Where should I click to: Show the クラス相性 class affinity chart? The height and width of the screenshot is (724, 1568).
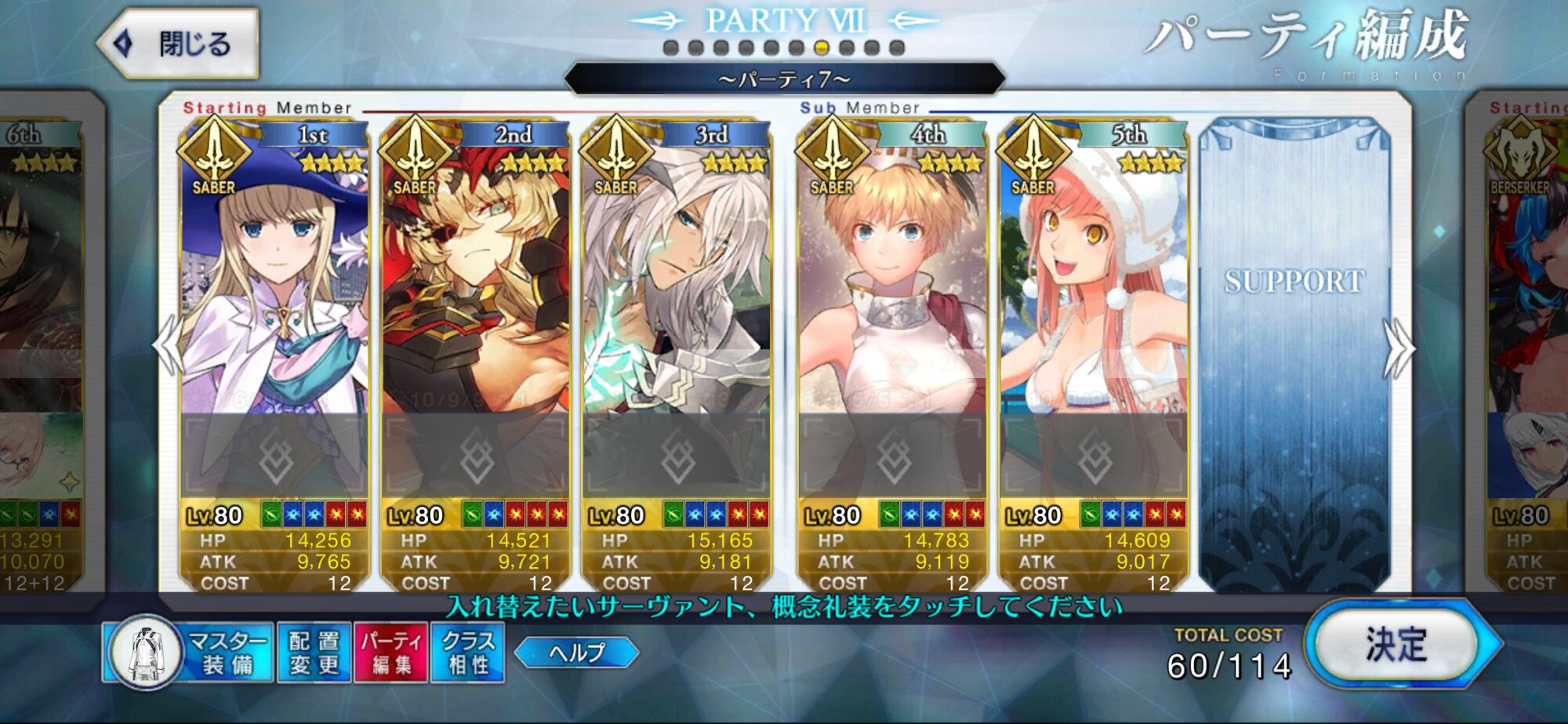click(468, 653)
